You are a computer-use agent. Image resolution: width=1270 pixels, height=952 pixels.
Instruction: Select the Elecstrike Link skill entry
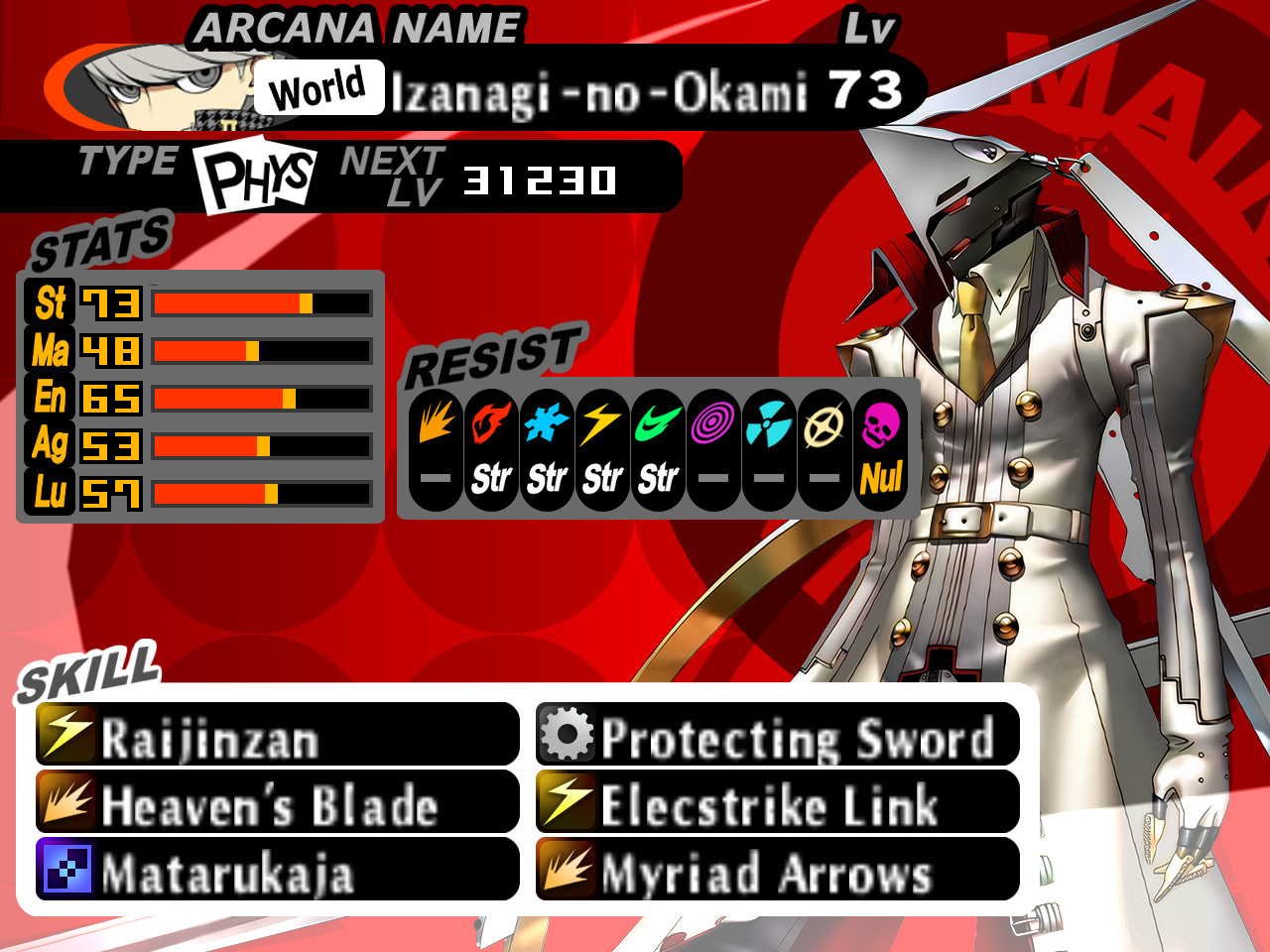pos(769,804)
